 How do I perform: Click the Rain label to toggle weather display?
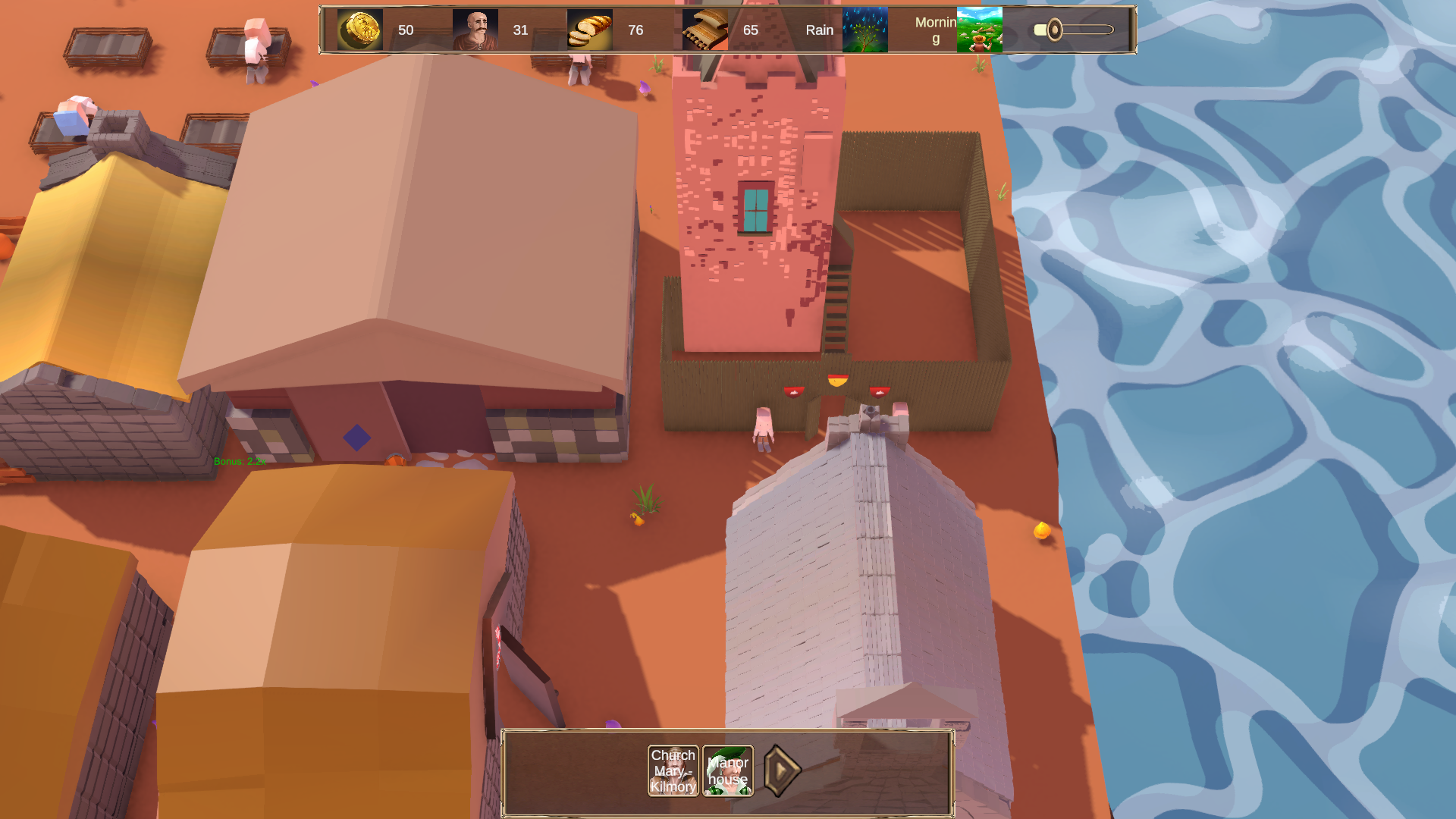819,30
